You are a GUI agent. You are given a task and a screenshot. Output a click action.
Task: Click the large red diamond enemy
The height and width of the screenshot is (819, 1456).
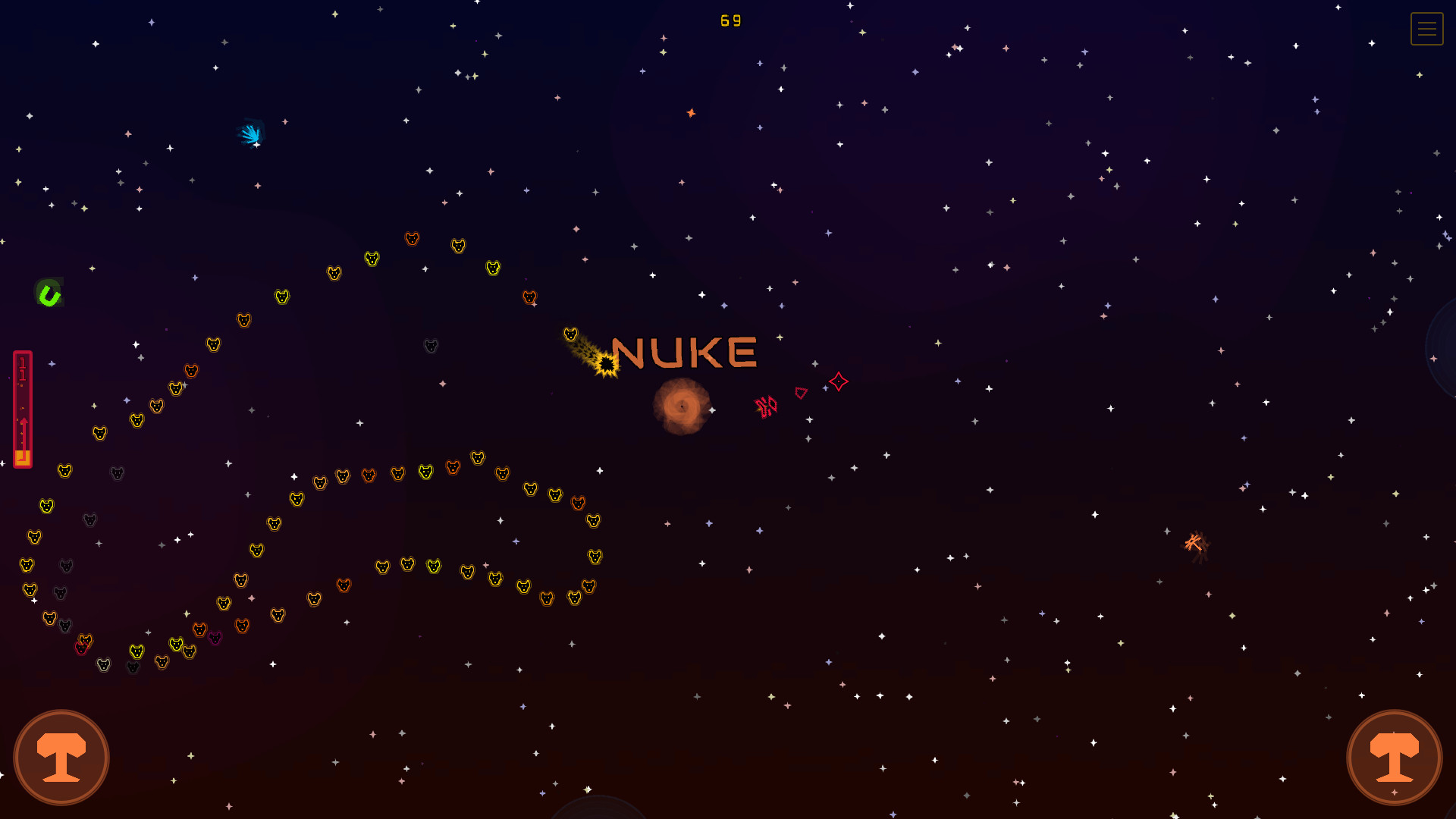(838, 382)
